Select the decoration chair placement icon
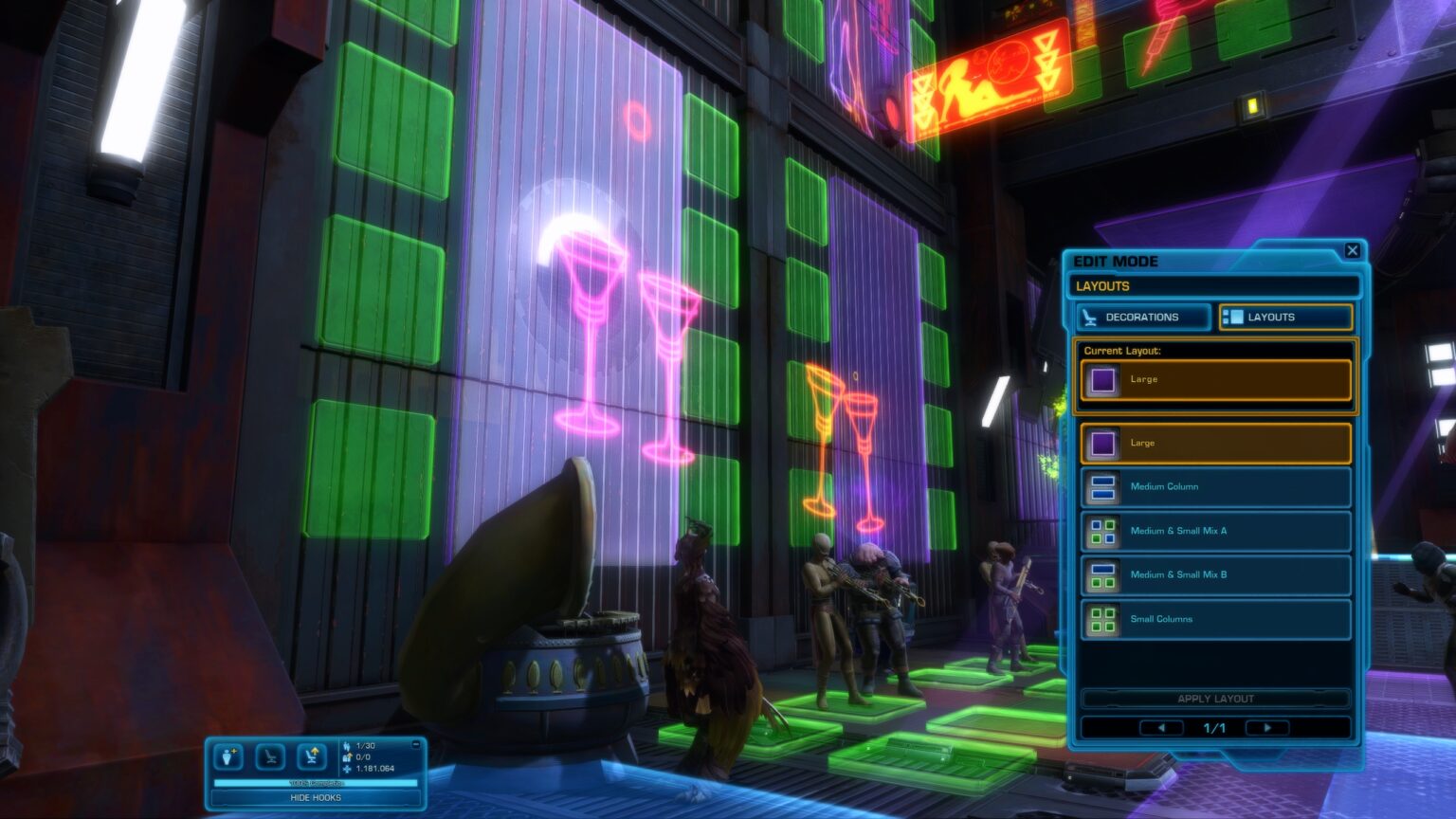 coord(270,757)
